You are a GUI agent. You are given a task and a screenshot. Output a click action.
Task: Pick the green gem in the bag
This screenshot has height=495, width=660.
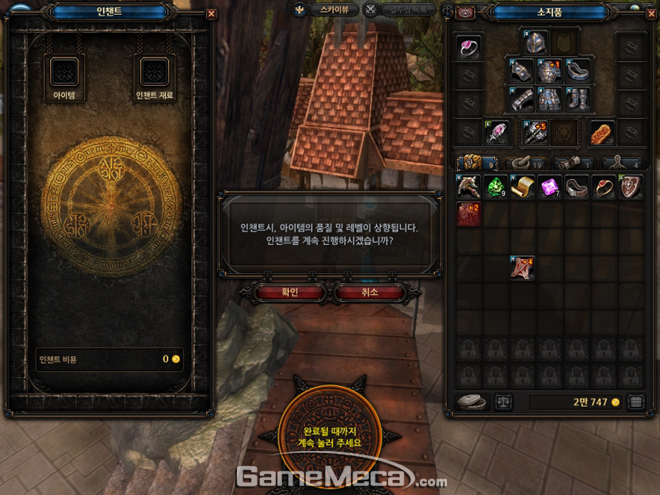496,187
